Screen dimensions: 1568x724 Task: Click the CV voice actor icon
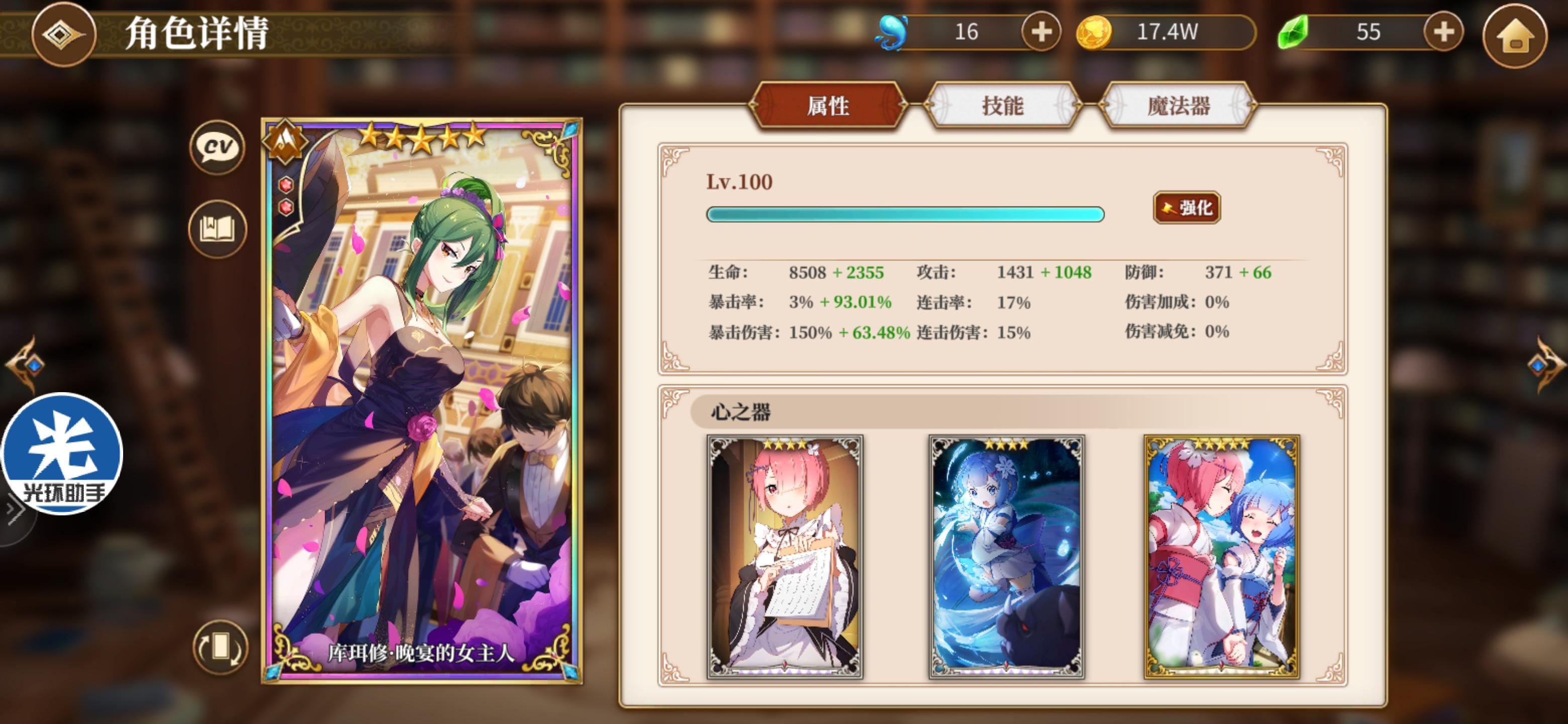click(217, 146)
